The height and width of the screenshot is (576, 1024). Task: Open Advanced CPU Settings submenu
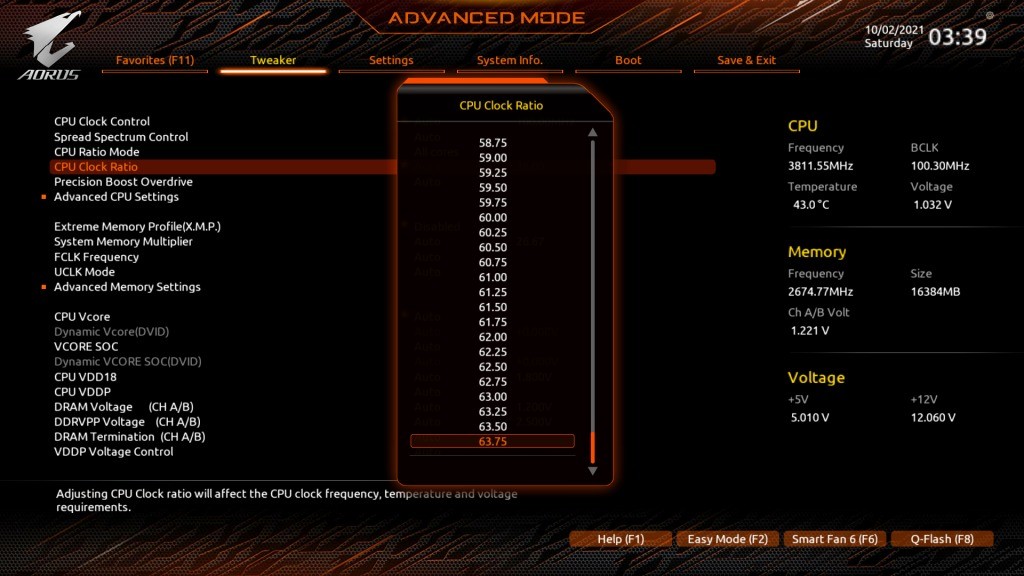(116, 197)
